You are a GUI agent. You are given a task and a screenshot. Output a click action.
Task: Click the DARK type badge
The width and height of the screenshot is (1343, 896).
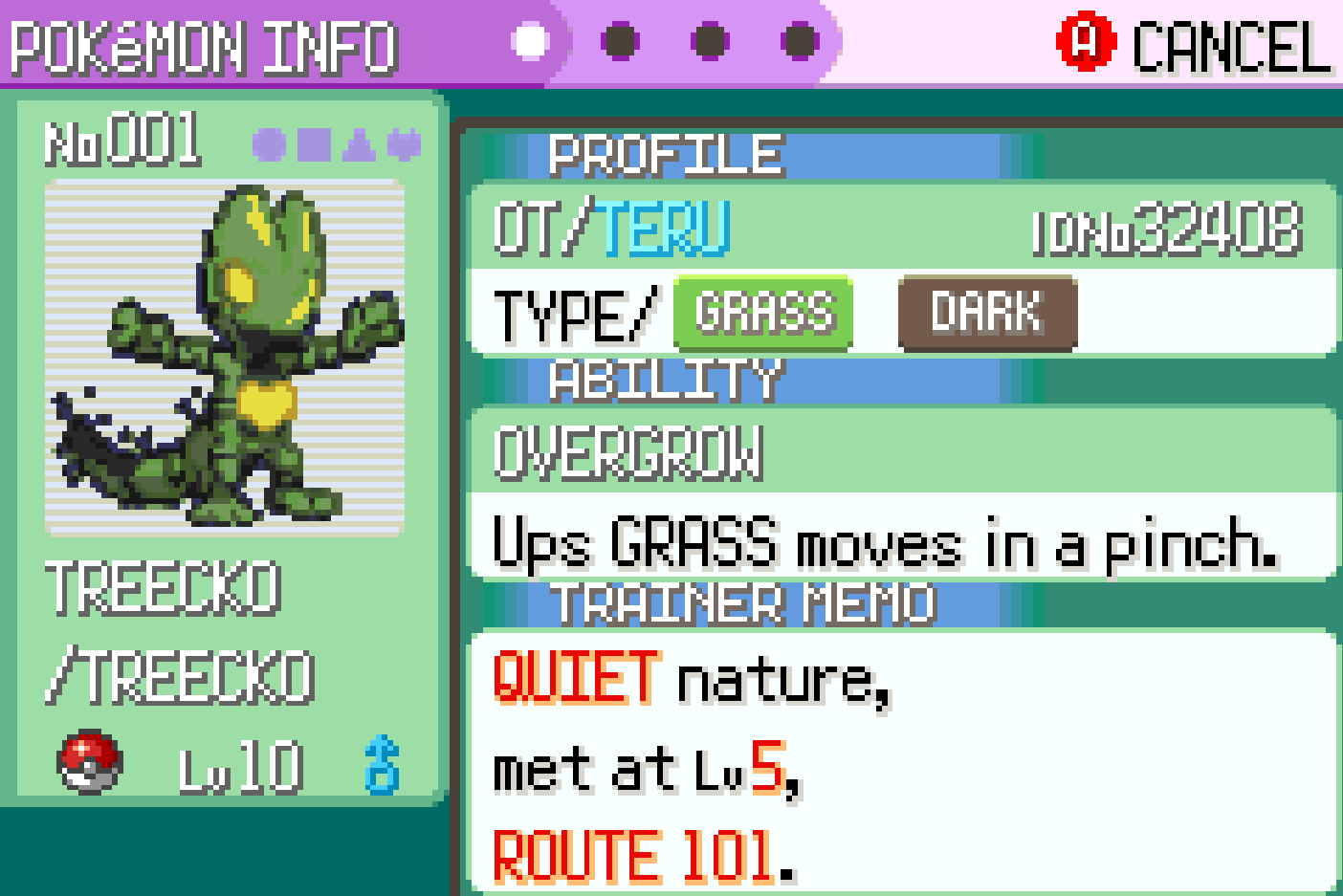(987, 313)
